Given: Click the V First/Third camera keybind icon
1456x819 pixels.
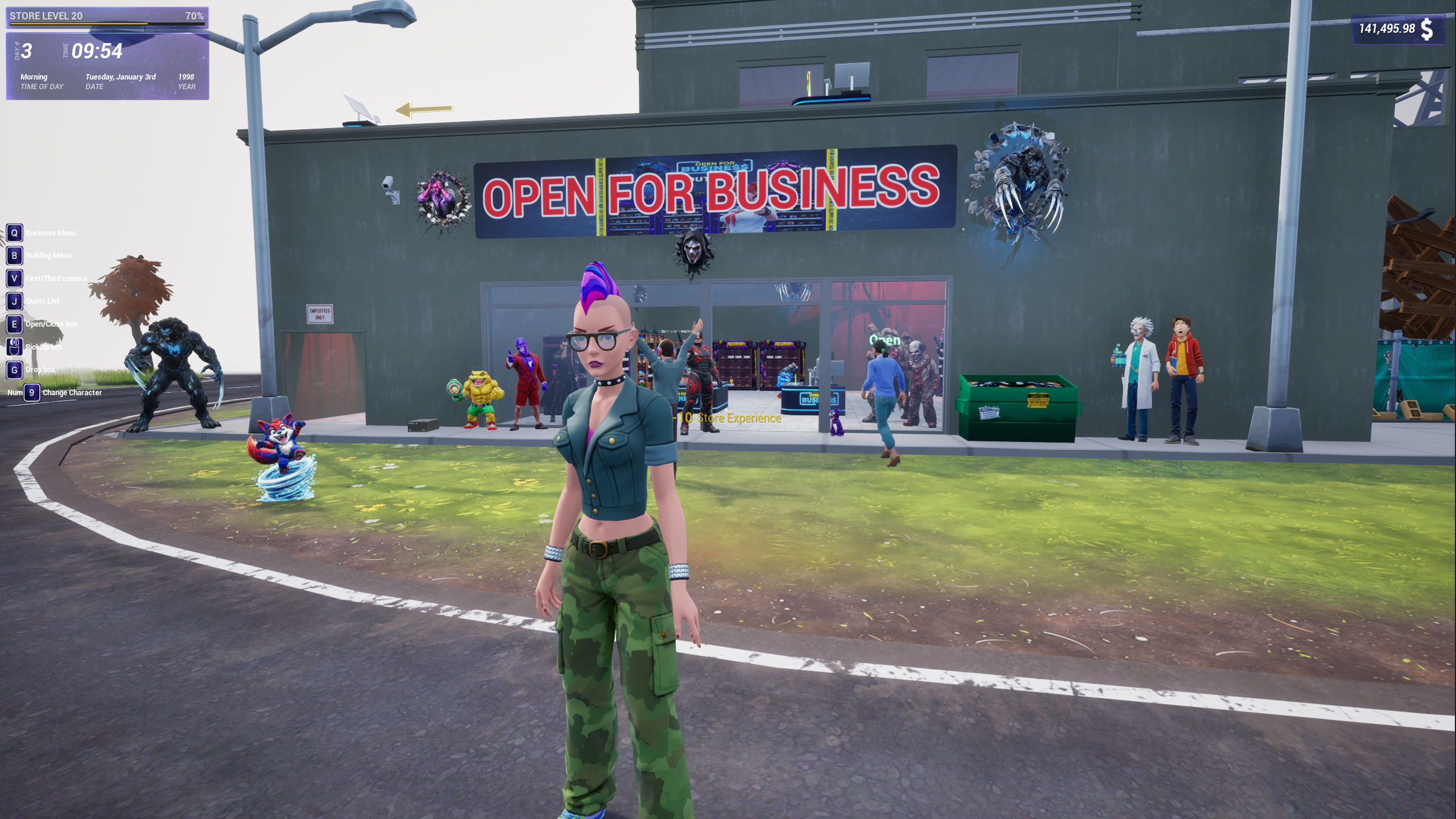Looking at the screenshot, I should coord(15,279).
